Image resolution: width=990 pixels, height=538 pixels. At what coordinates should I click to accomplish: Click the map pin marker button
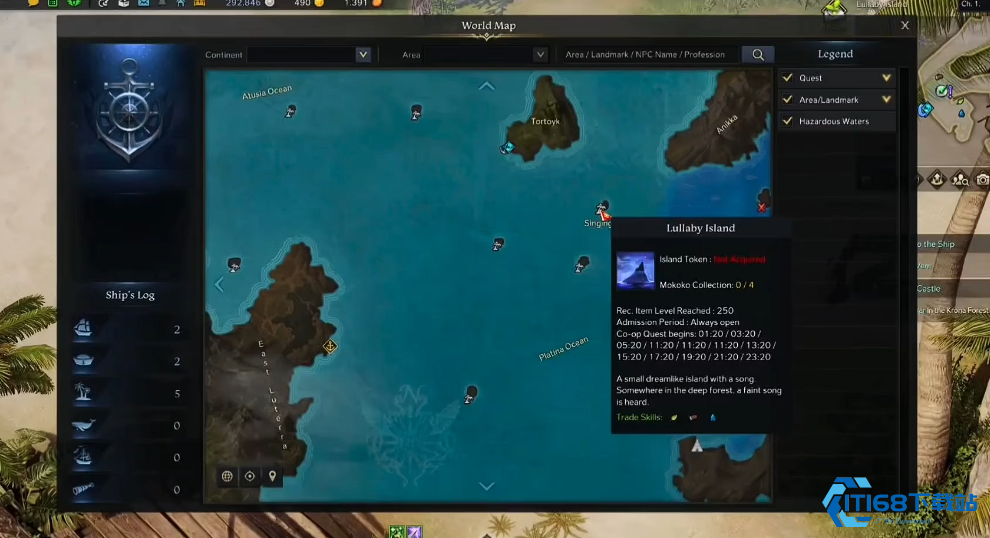tap(272, 476)
